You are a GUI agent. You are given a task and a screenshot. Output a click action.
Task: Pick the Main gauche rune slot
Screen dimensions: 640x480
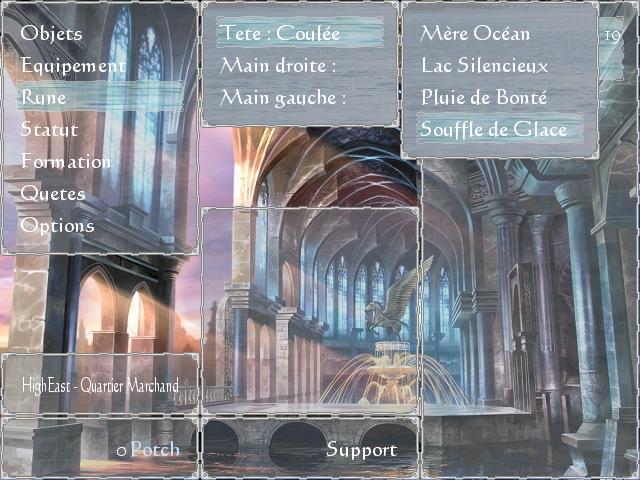click(x=283, y=98)
